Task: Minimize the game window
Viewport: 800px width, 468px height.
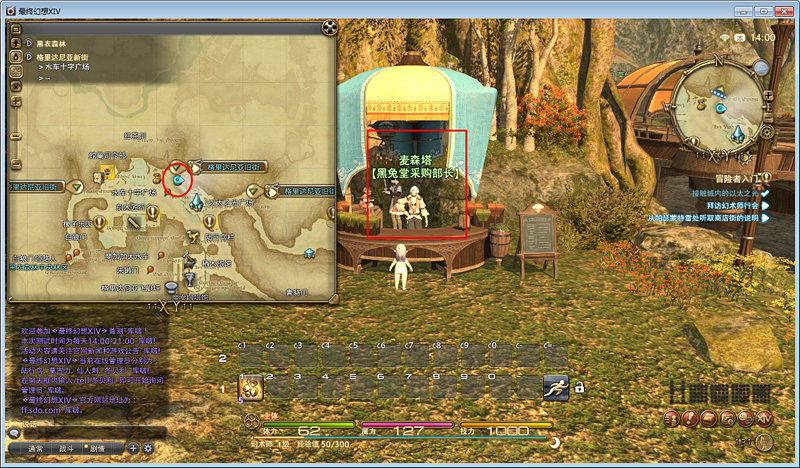Action: [741, 10]
